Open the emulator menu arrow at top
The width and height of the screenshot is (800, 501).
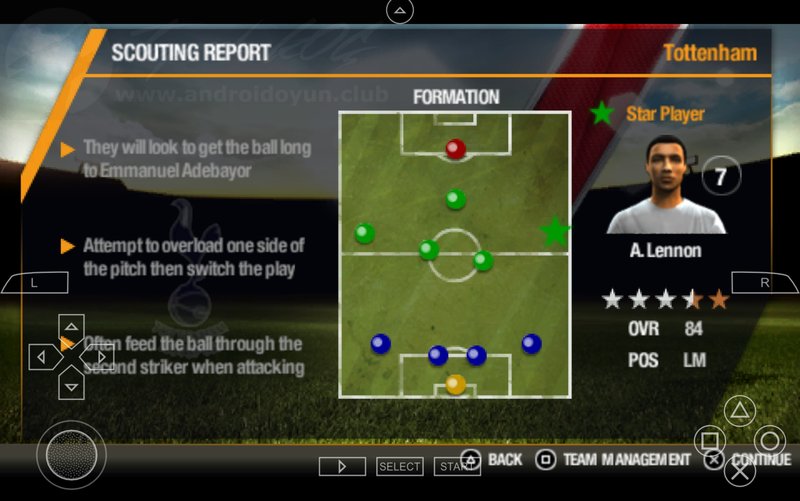(400, 11)
